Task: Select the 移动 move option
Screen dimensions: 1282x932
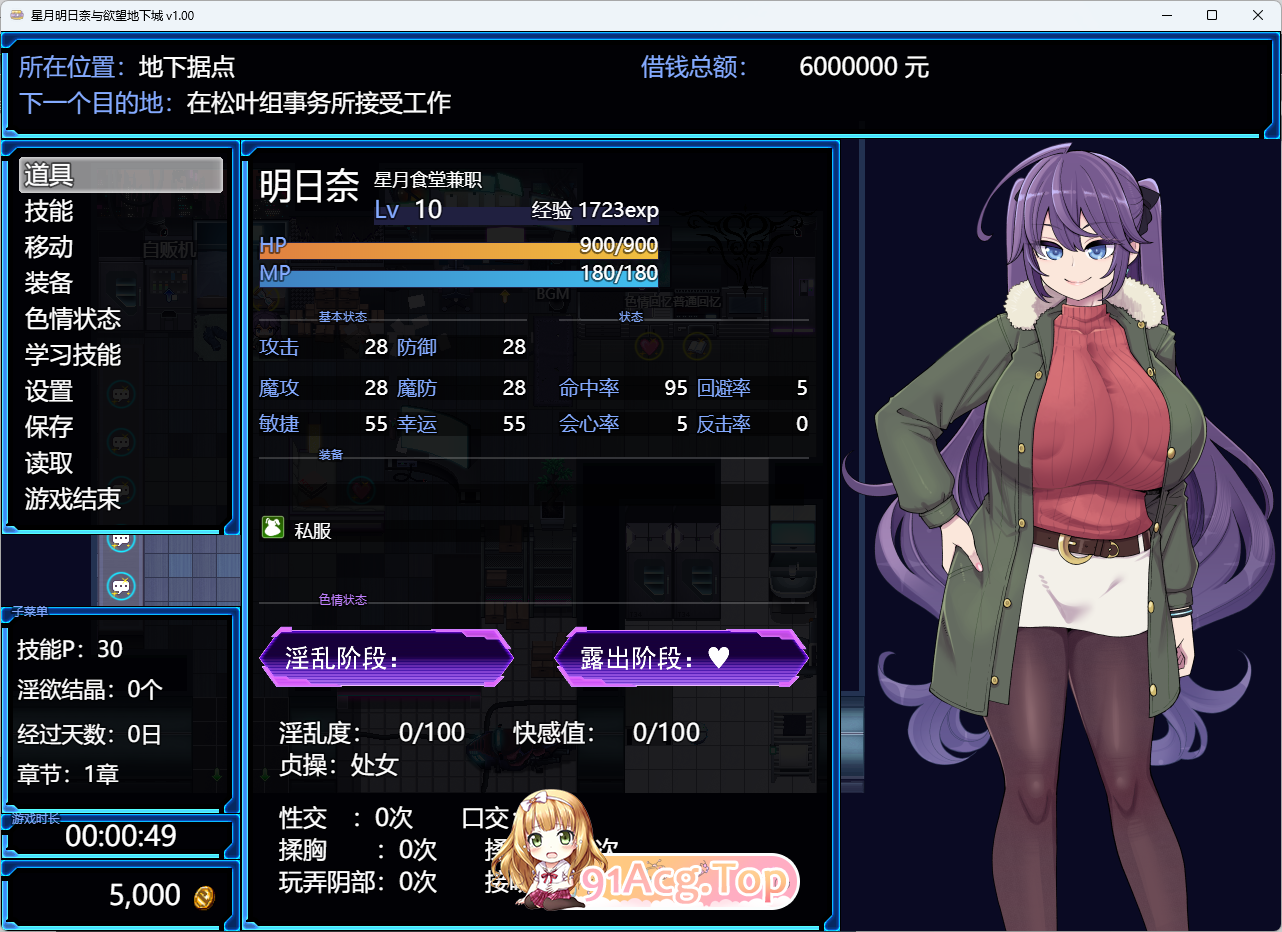Action: click(47, 247)
